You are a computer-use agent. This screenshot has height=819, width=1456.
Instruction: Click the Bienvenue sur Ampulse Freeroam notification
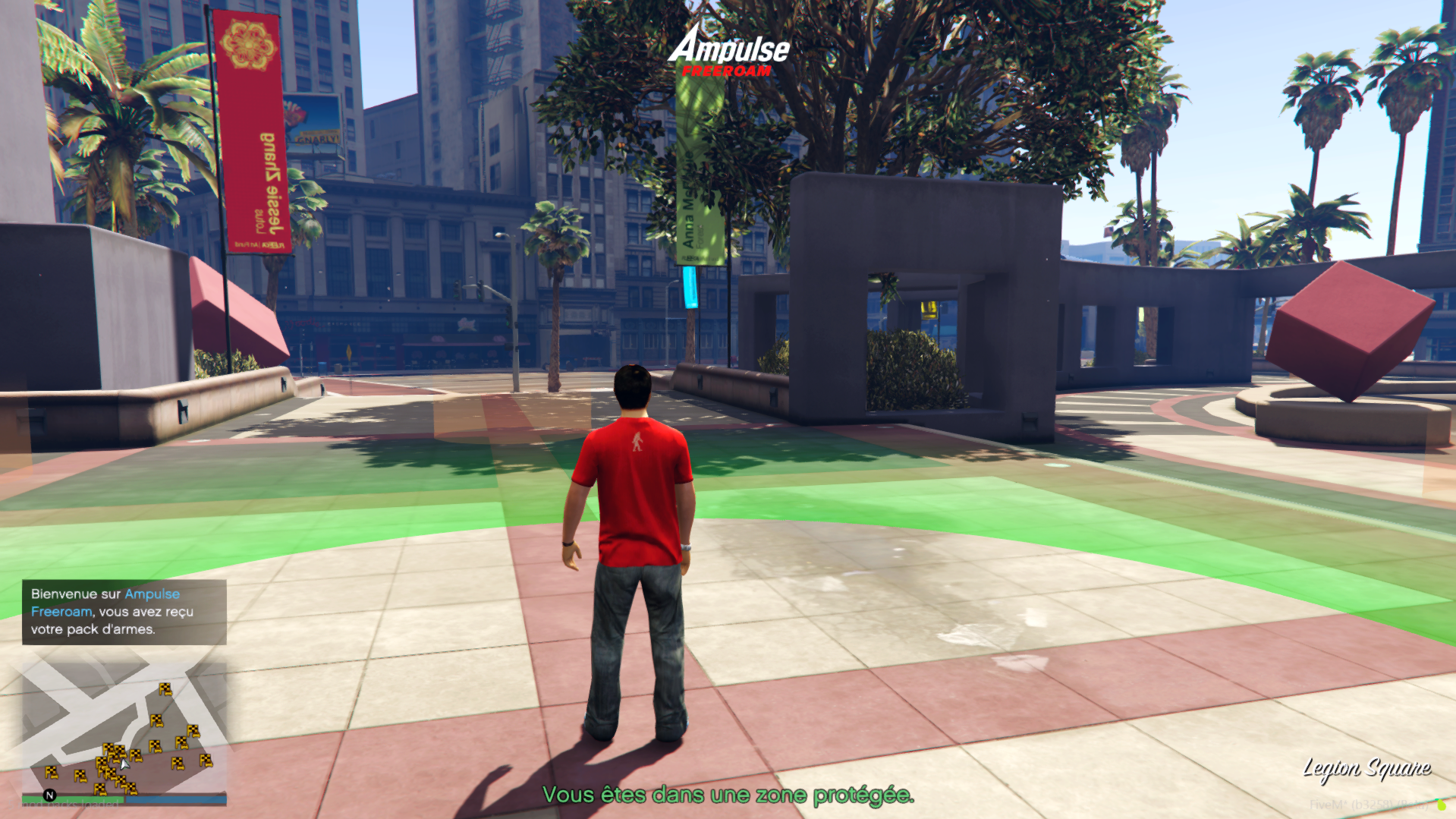(x=124, y=612)
